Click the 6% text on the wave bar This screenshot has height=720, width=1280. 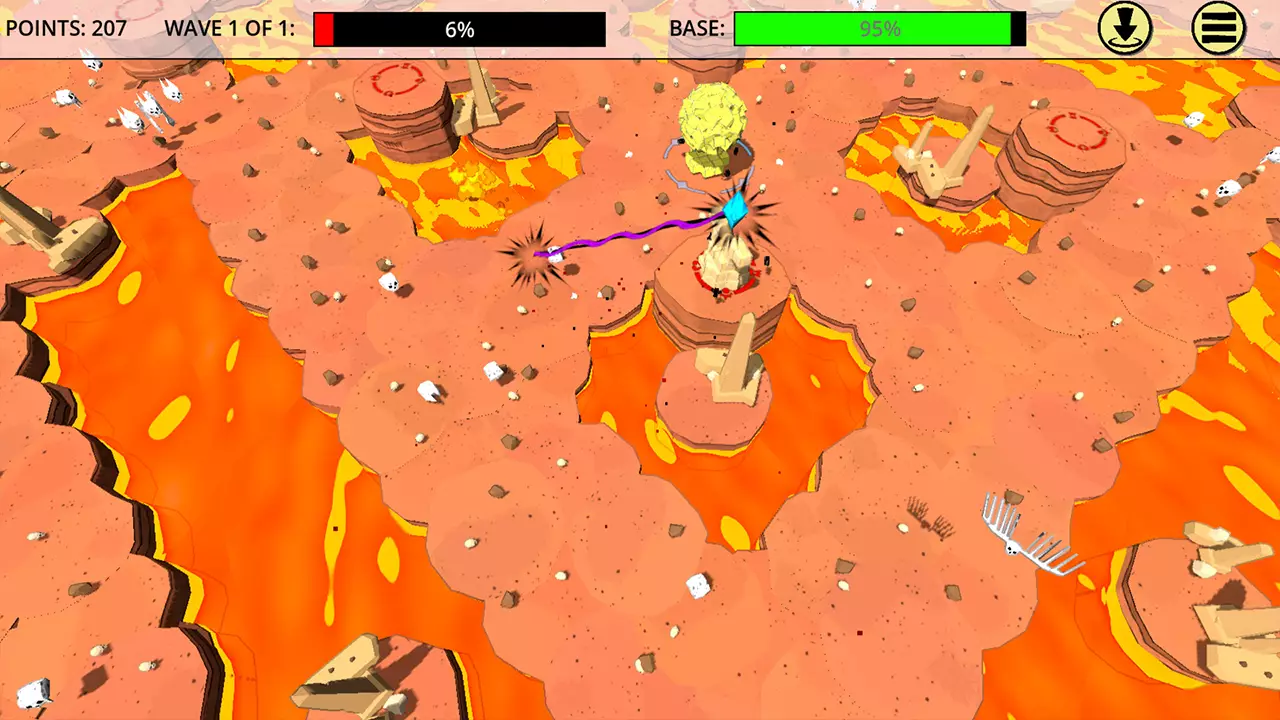click(459, 30)
